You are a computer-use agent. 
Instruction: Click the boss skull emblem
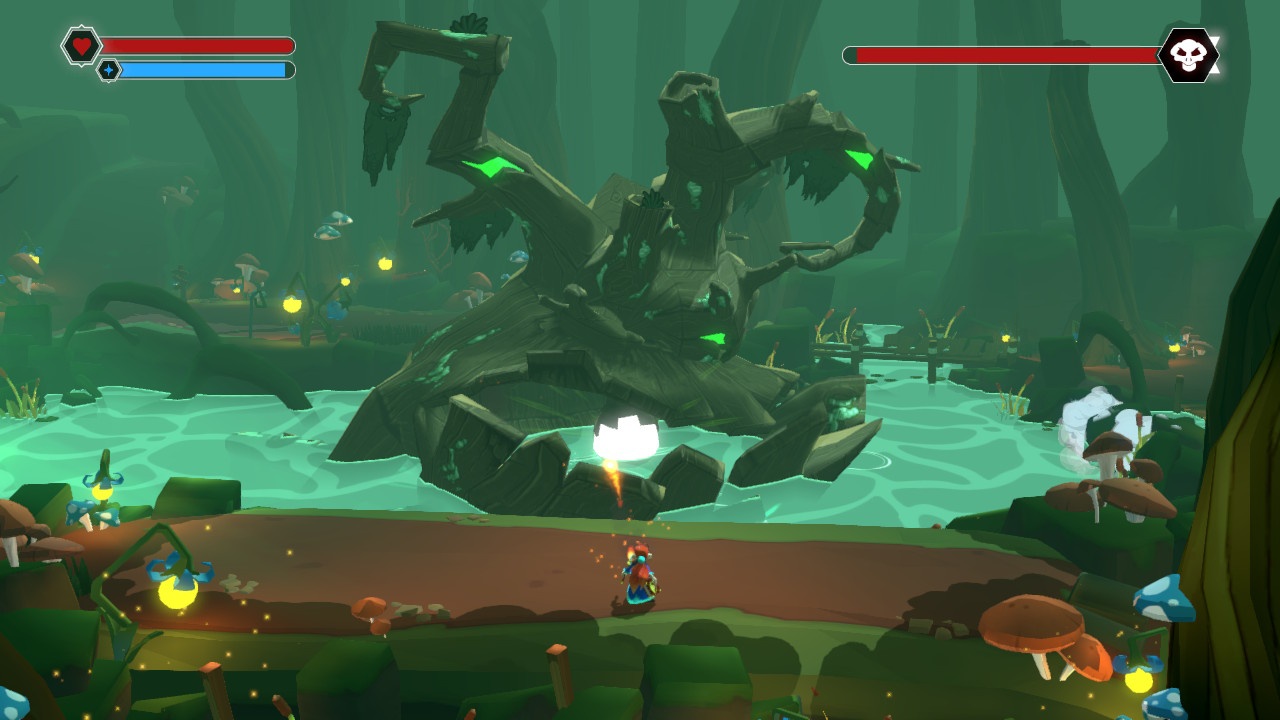pos(1187,55)
